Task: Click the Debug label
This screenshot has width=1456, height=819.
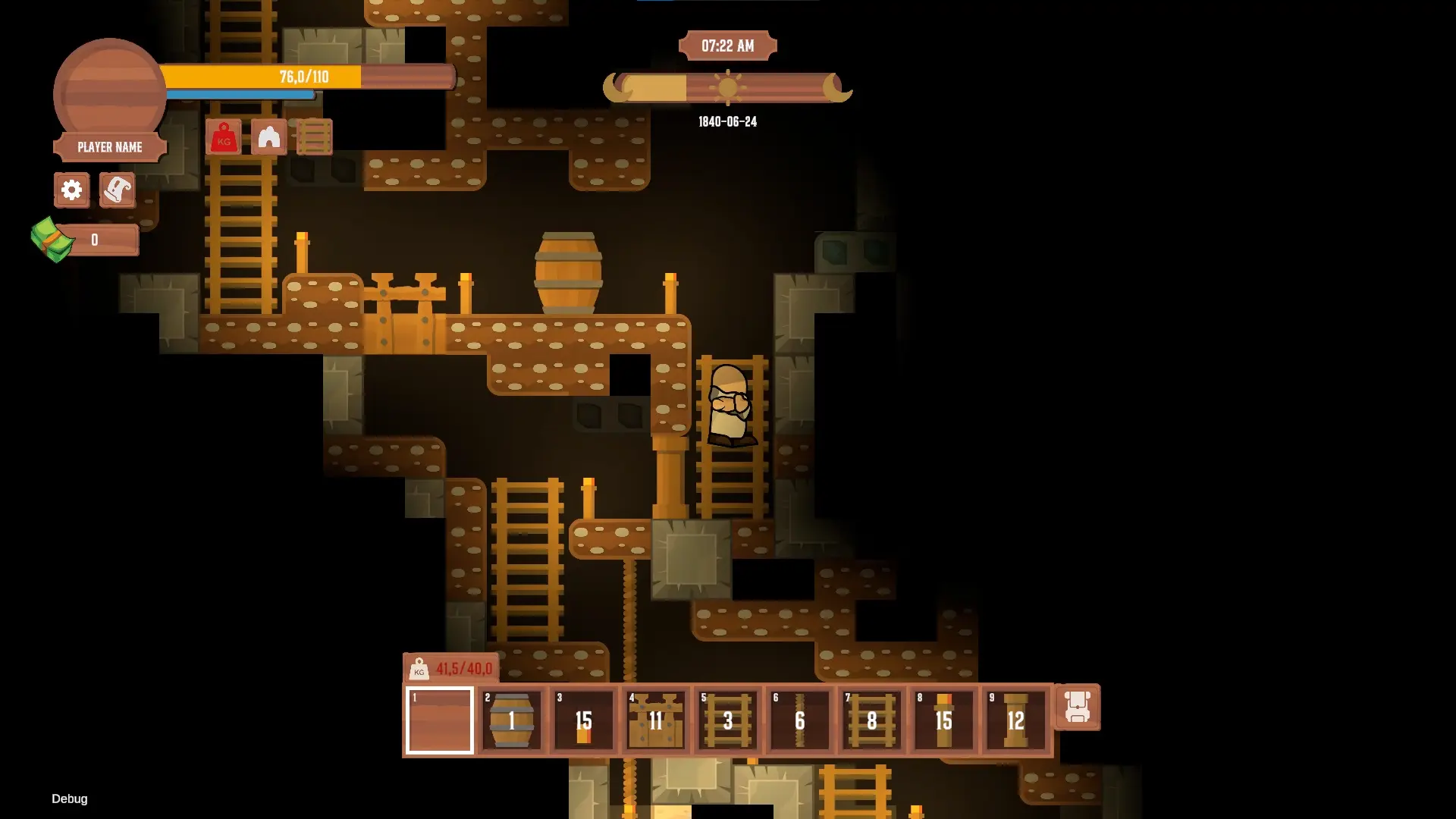Action: (69, 799)
